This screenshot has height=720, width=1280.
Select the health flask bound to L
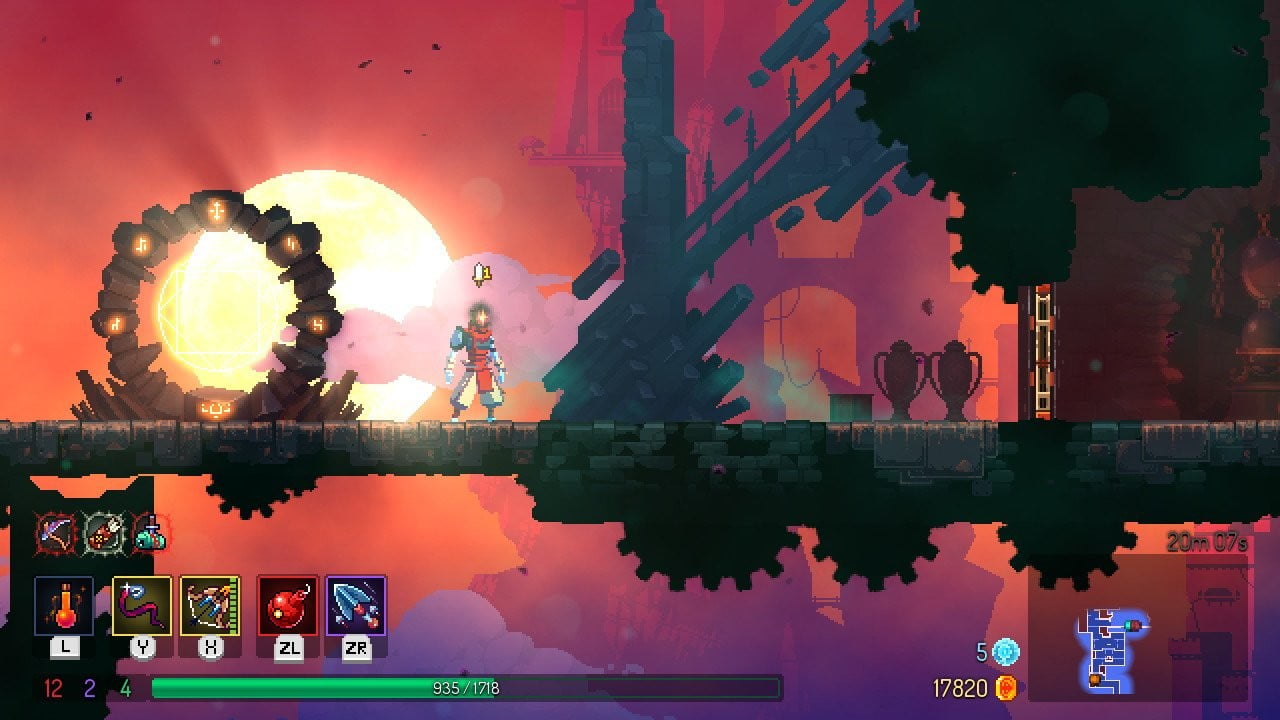63,605
